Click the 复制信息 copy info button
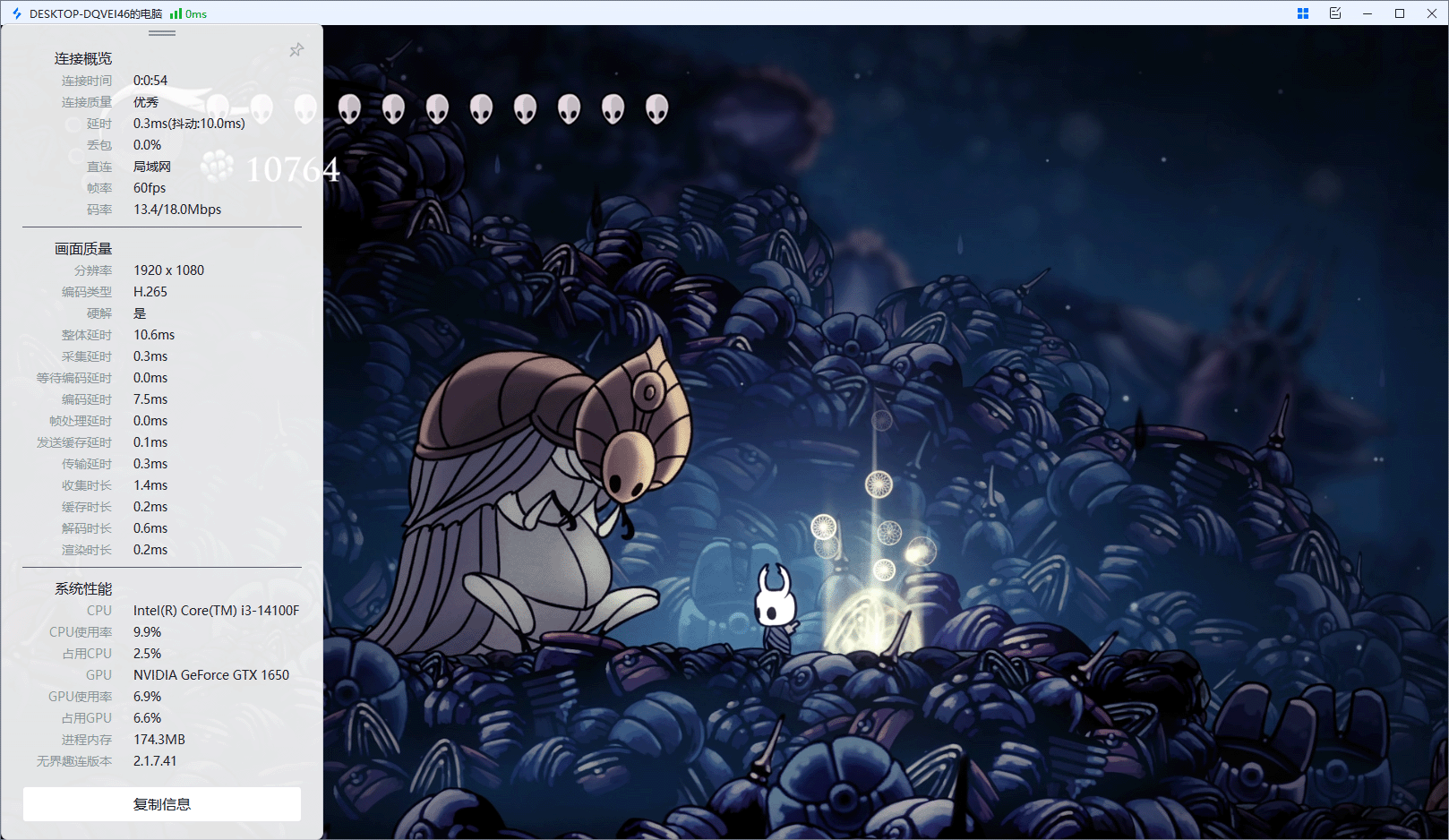This screenshot has width=1449, height=840. [162, 804]
